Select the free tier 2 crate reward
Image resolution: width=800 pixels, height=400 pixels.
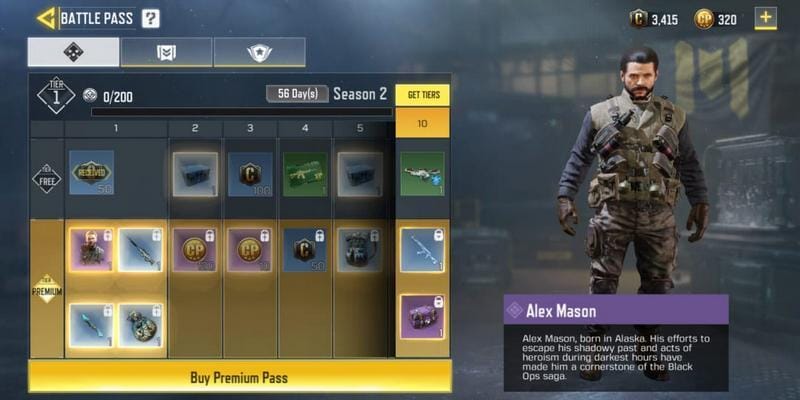click(195, 172)
